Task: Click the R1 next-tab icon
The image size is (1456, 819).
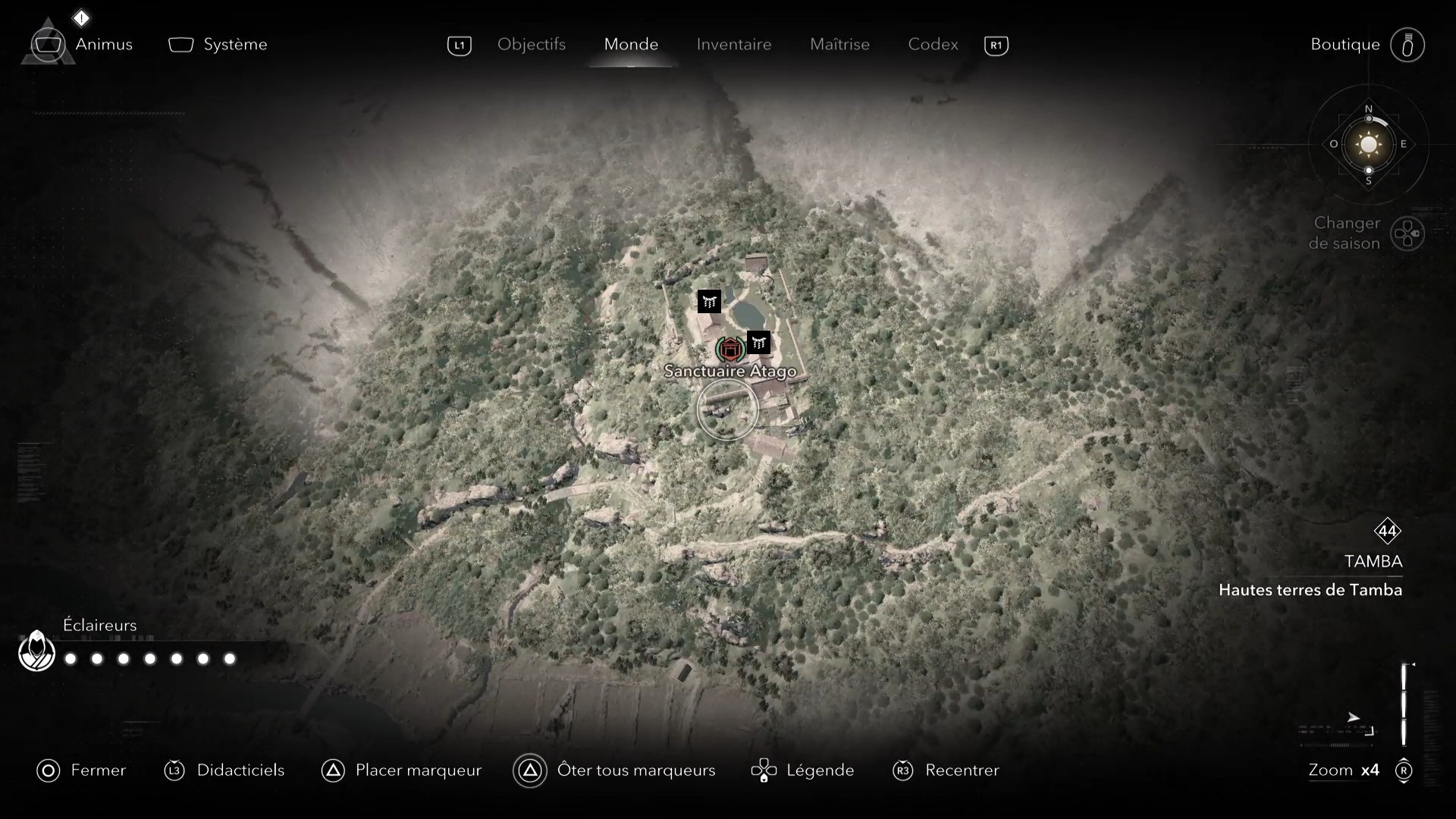Action: pos(996,45)
